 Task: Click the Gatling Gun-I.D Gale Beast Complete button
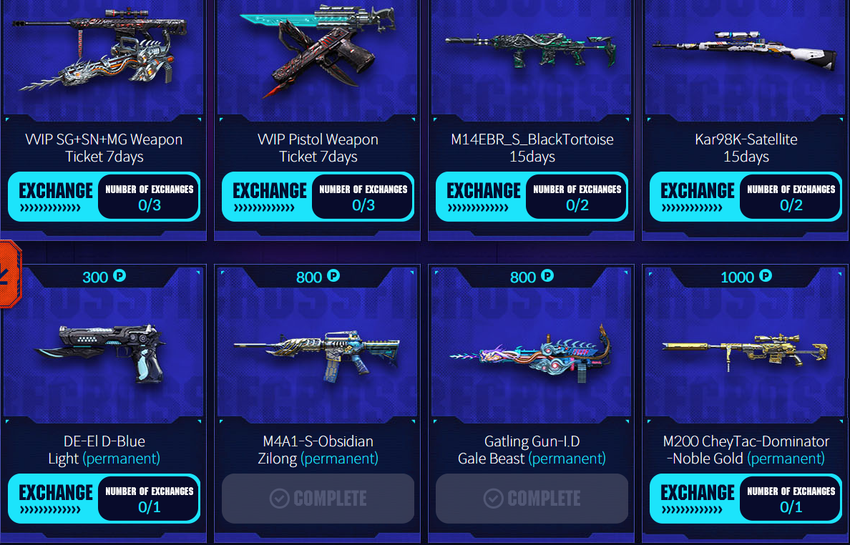[x=532, y=498]
